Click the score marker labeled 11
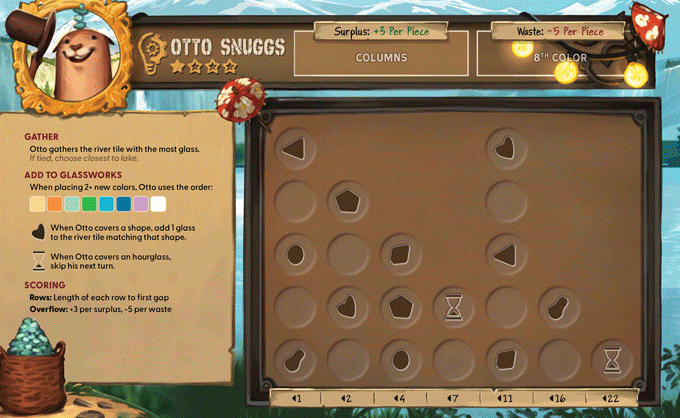The image size is (680, 418). [505, 399]
